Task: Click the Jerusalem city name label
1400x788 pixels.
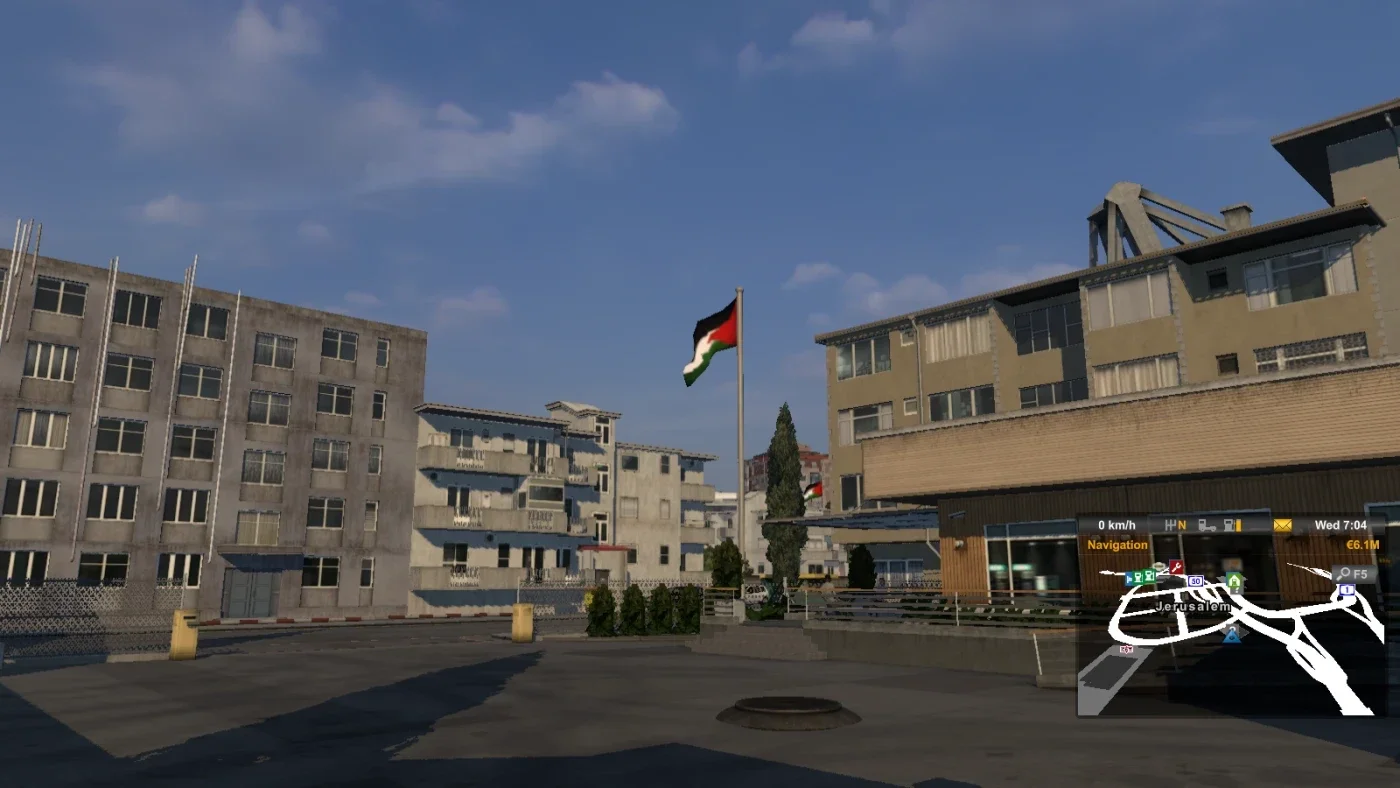Action: point(1193,606)
